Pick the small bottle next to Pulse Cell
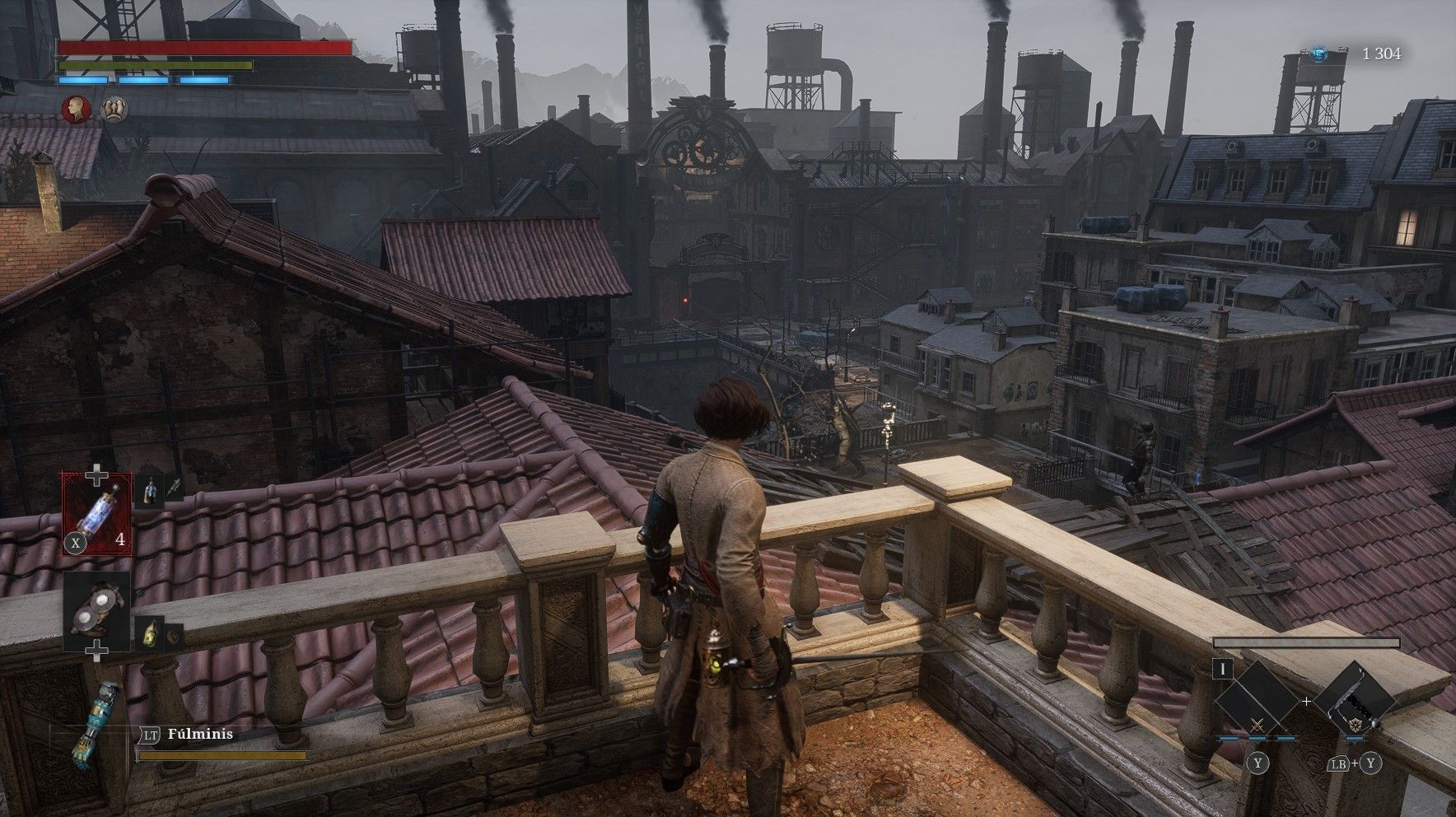Viewport: 1456px width, 817px height. click(x=149, y=491)
